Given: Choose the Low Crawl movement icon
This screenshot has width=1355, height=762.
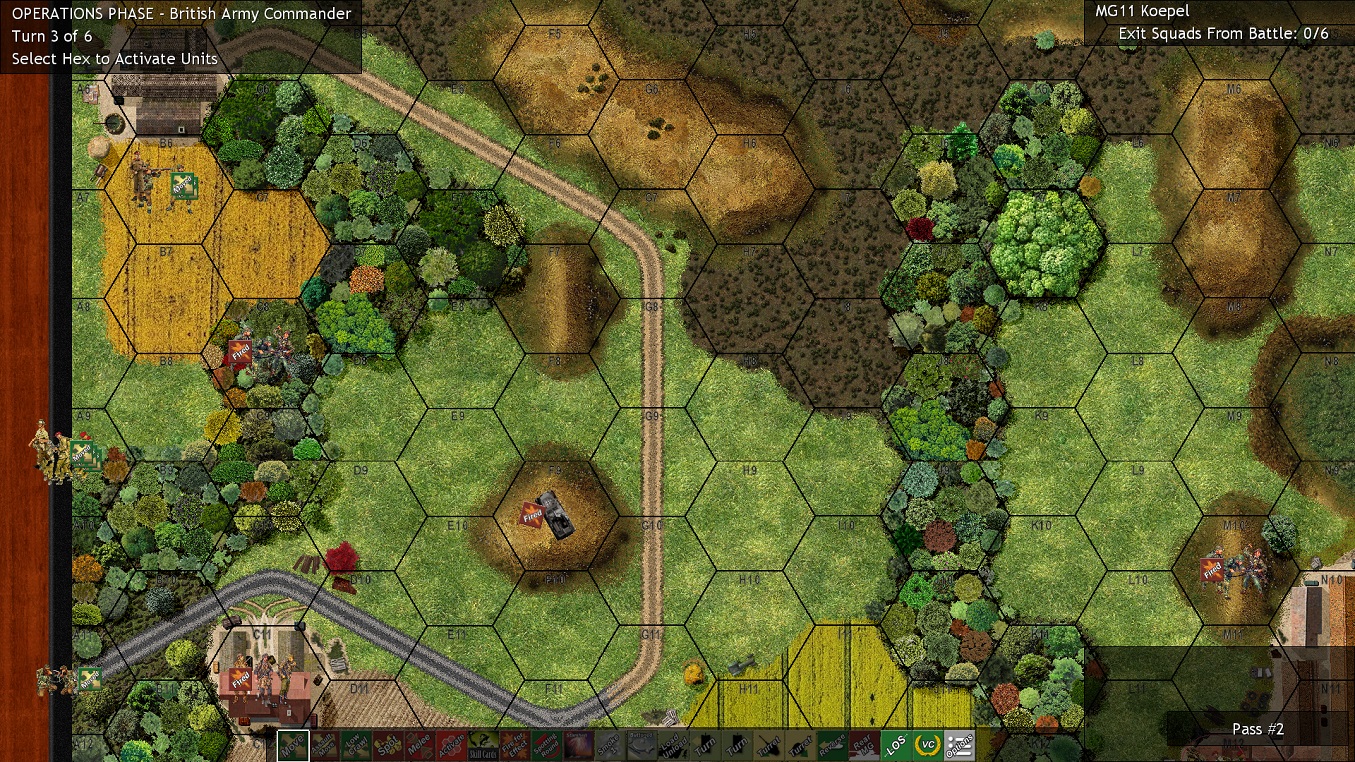Looking at the screenshot, I should coord(355,745).
